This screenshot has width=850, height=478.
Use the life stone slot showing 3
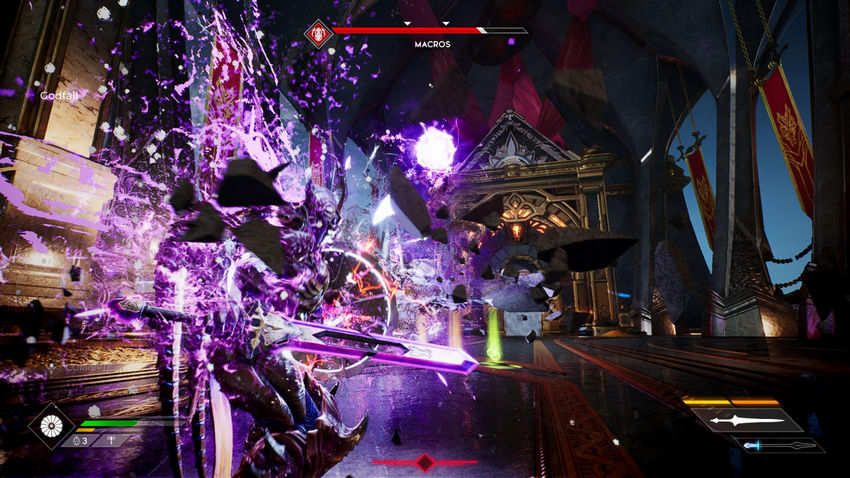click(80, 440)
